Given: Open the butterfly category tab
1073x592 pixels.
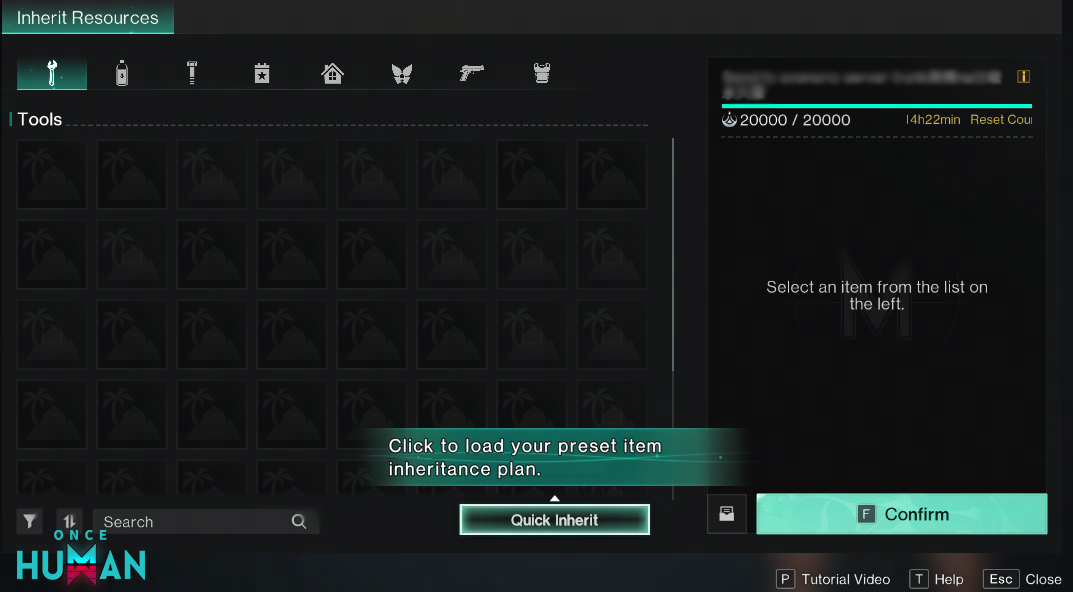Looking at the screenshot, I should point(402,73).
